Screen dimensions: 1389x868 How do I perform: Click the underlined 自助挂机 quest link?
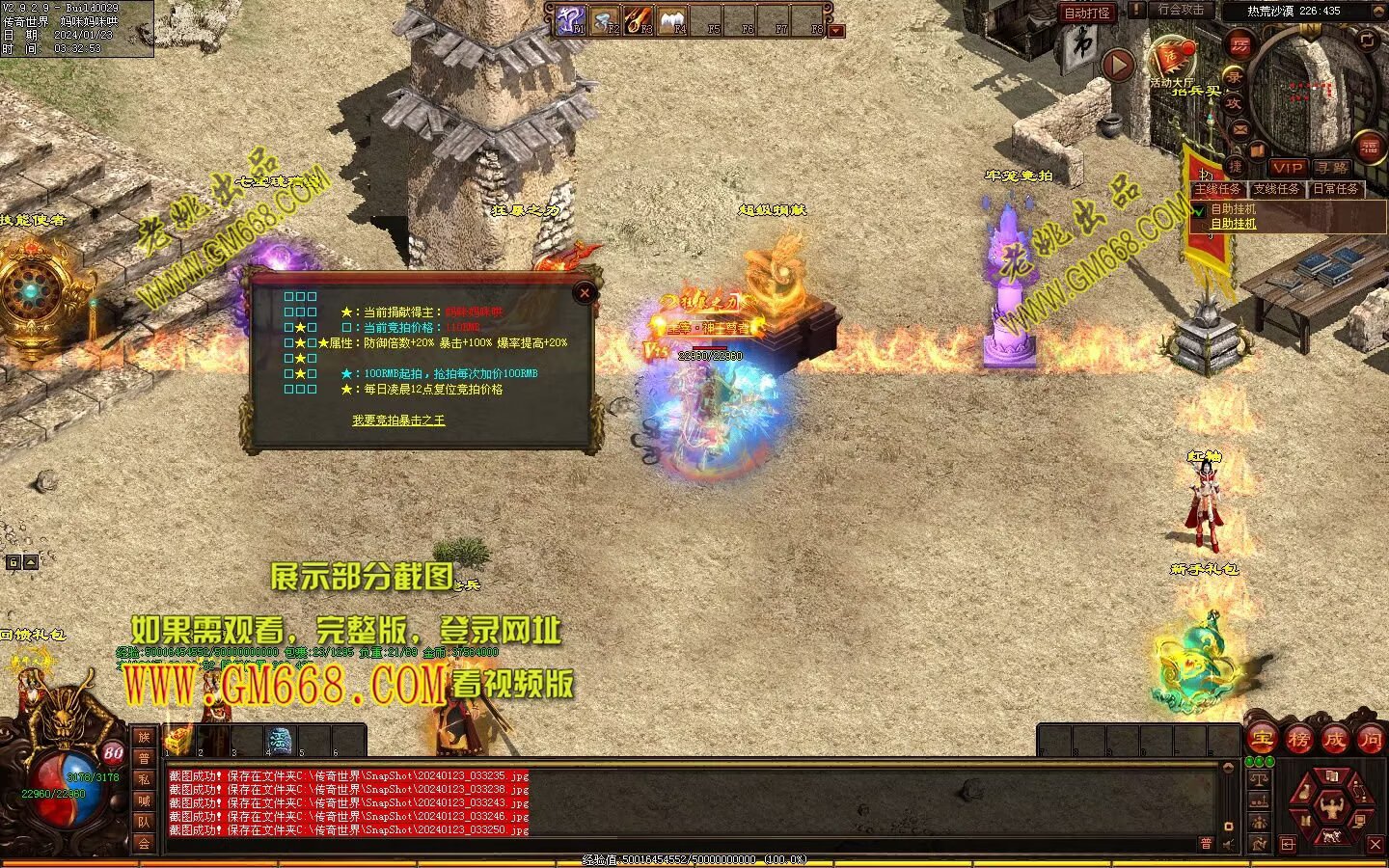point(1234,224)
